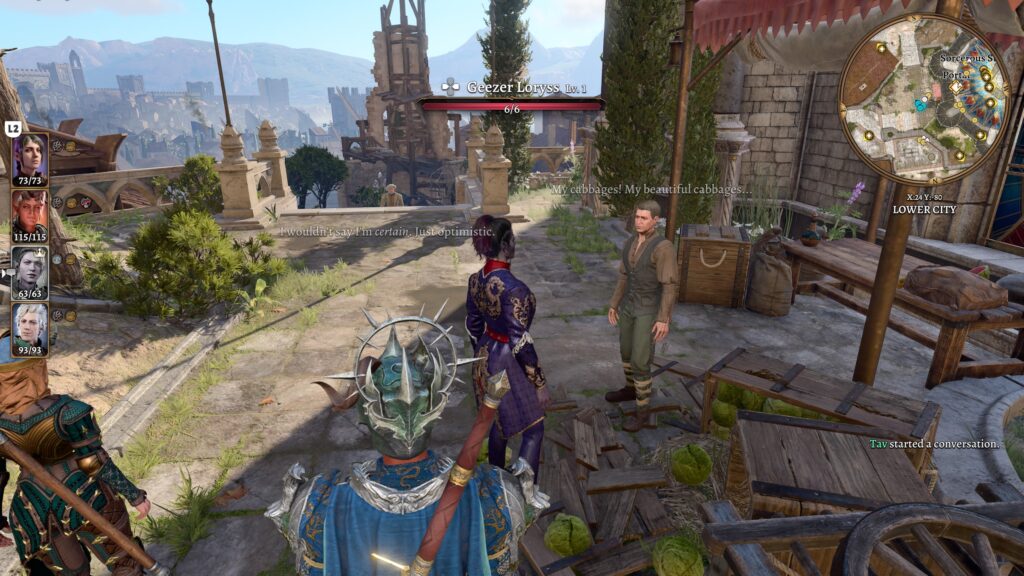Select Shadowheart's portrait with 73/73 health
This screenshot has width=1024, height=576.
click(x=29, y=157)
